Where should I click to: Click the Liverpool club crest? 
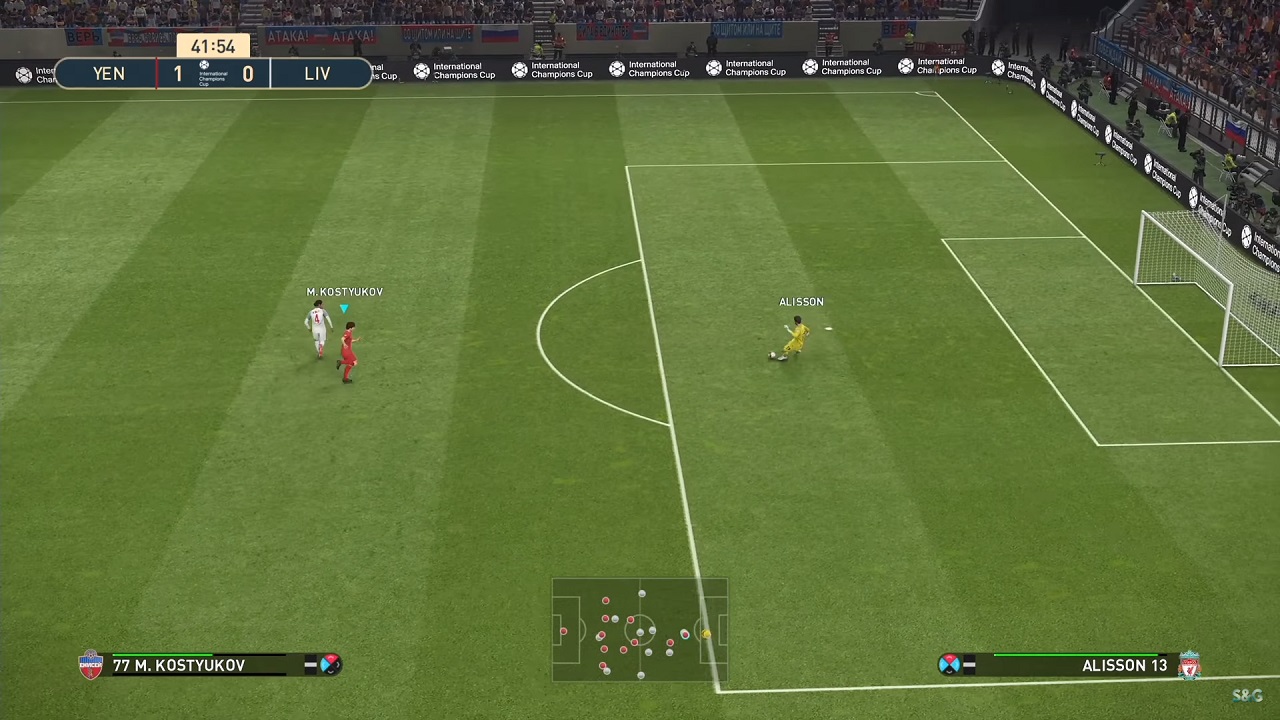tap(1189, 665)
